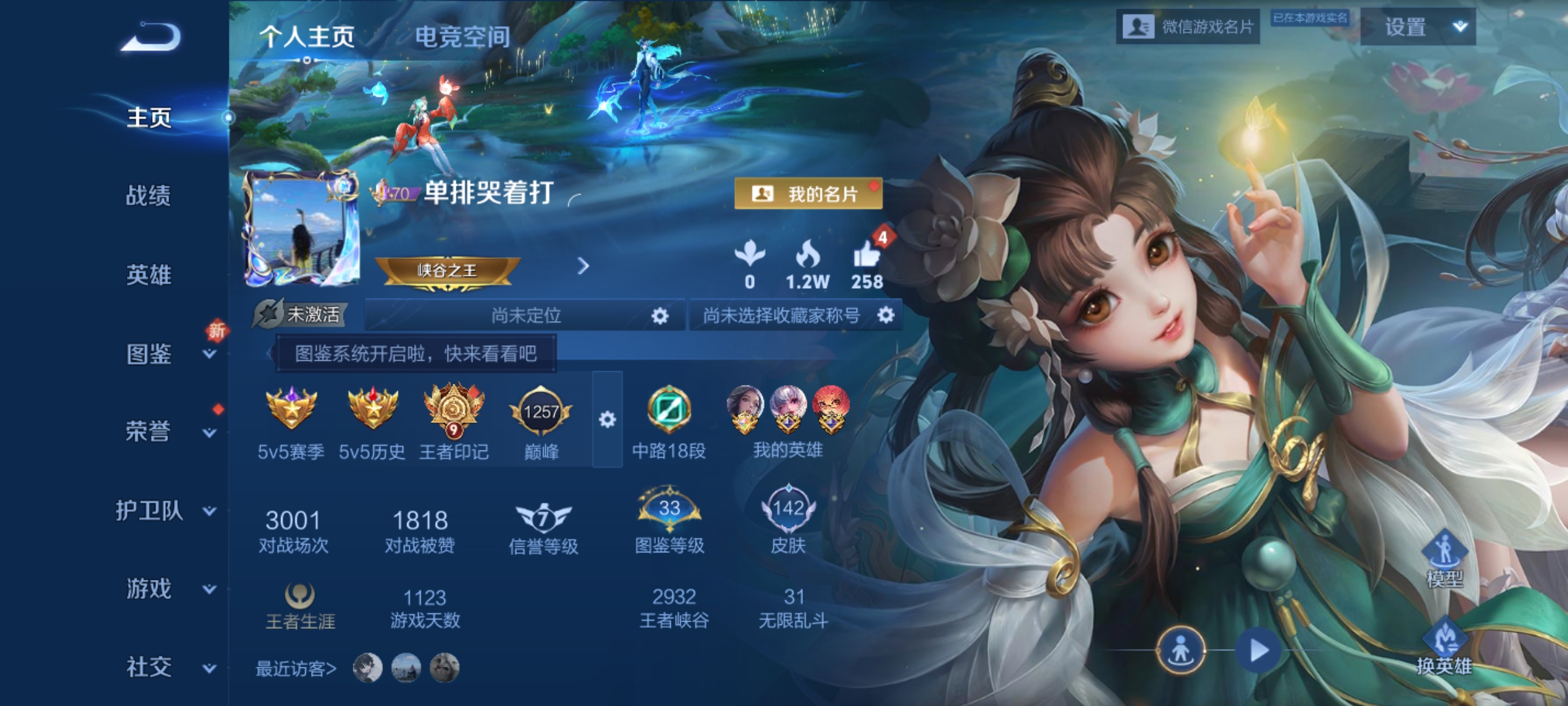Open the 社交 sidebar section
The height and width of the screenshot is (706, 1568).
coord(150,667)
